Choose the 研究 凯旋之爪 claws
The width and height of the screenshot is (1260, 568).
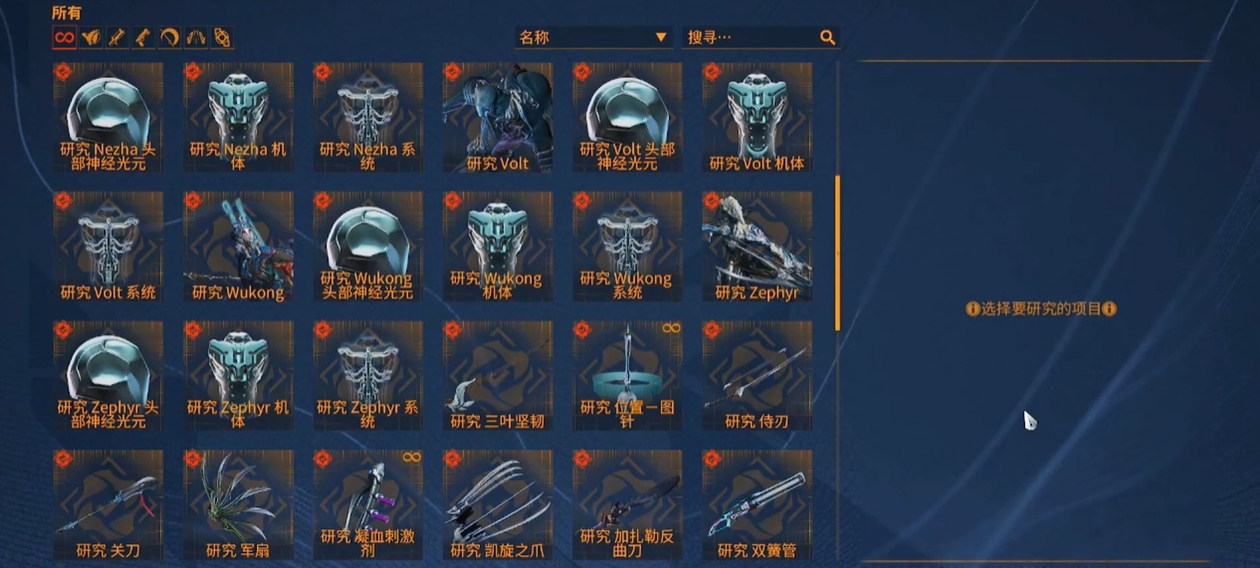pos(497,504)
